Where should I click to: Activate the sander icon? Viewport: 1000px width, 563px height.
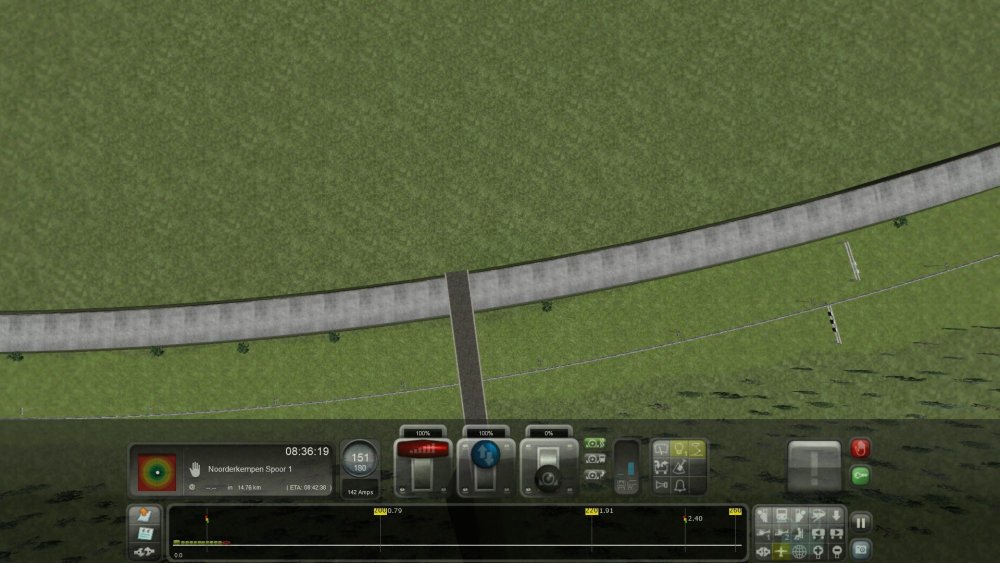660,449
